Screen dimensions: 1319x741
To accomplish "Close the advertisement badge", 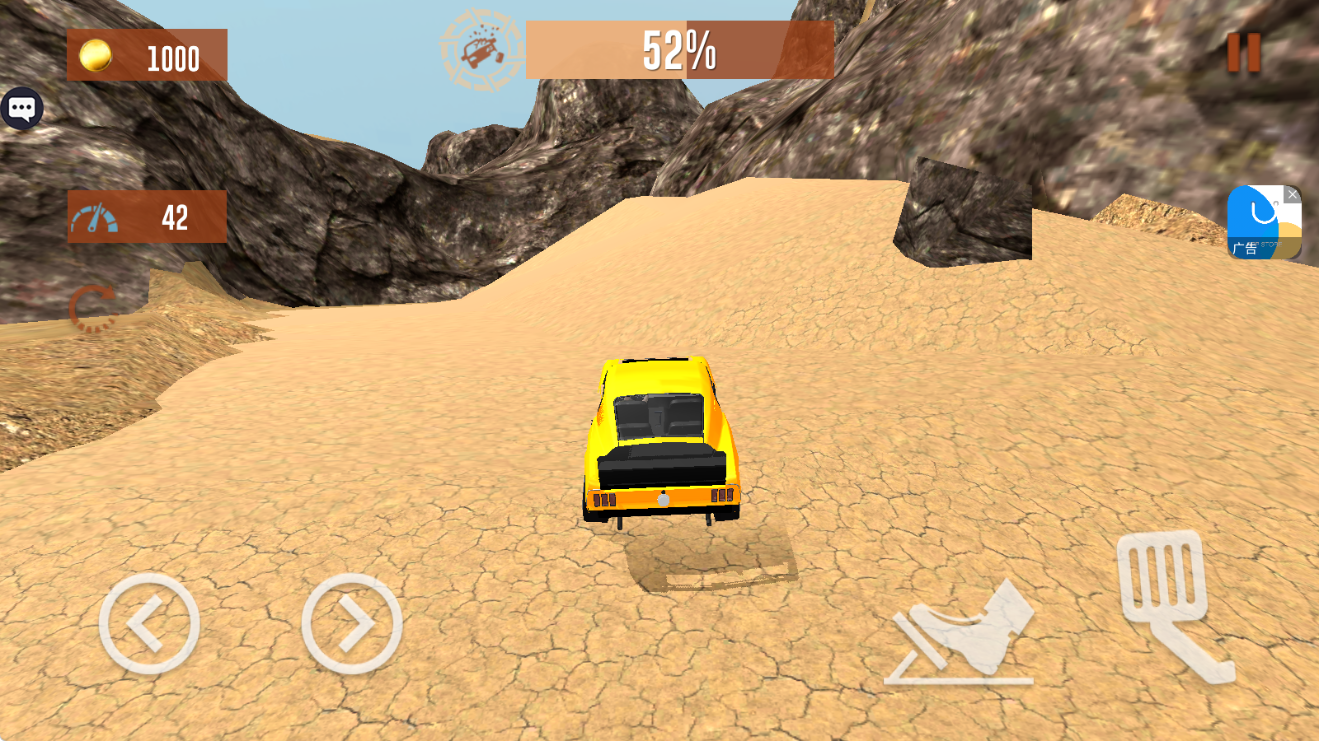I will click(1293, 194).
